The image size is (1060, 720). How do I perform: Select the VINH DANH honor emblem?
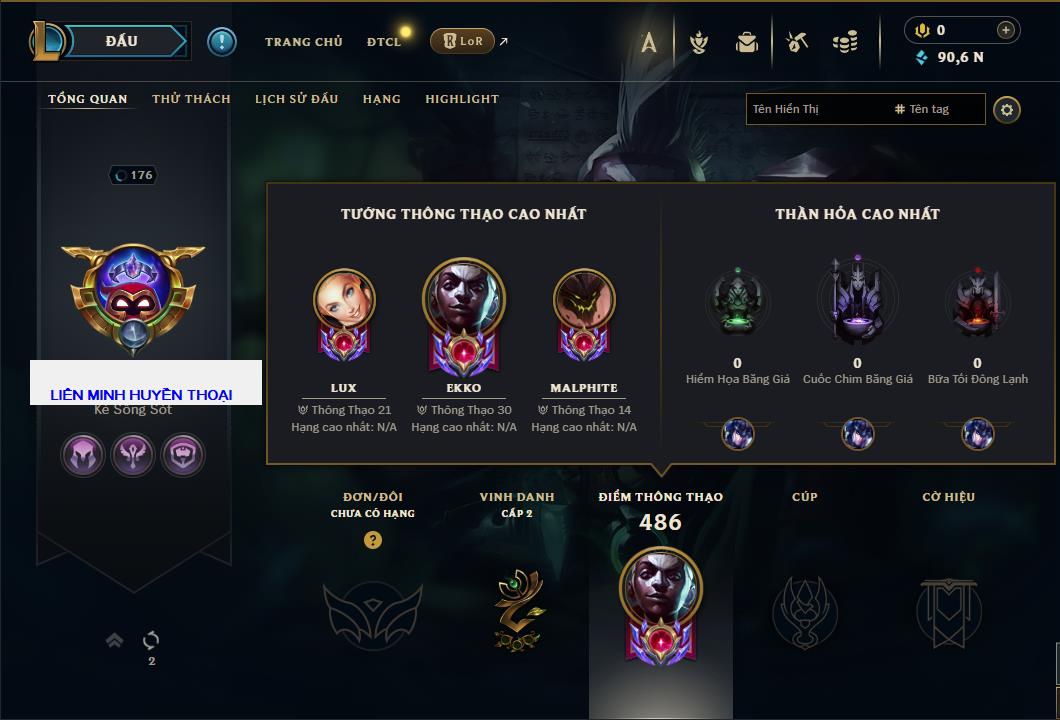tap(517, 608)
